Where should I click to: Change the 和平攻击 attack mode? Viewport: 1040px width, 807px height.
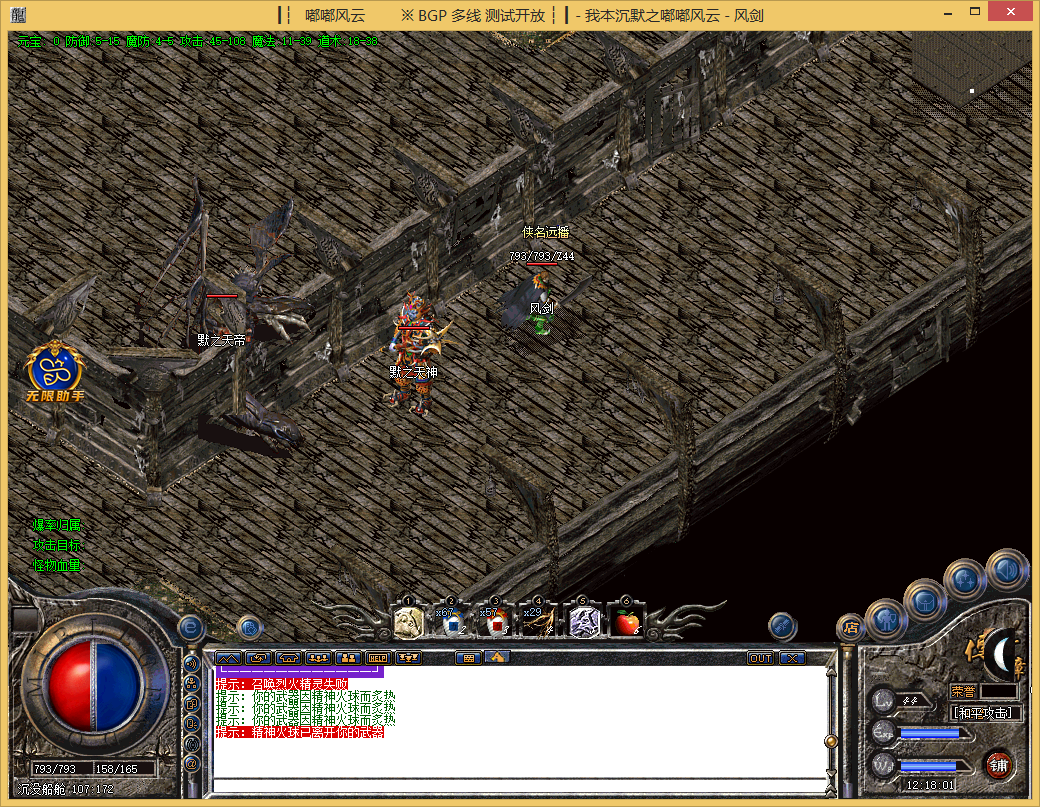pos(986,713)
